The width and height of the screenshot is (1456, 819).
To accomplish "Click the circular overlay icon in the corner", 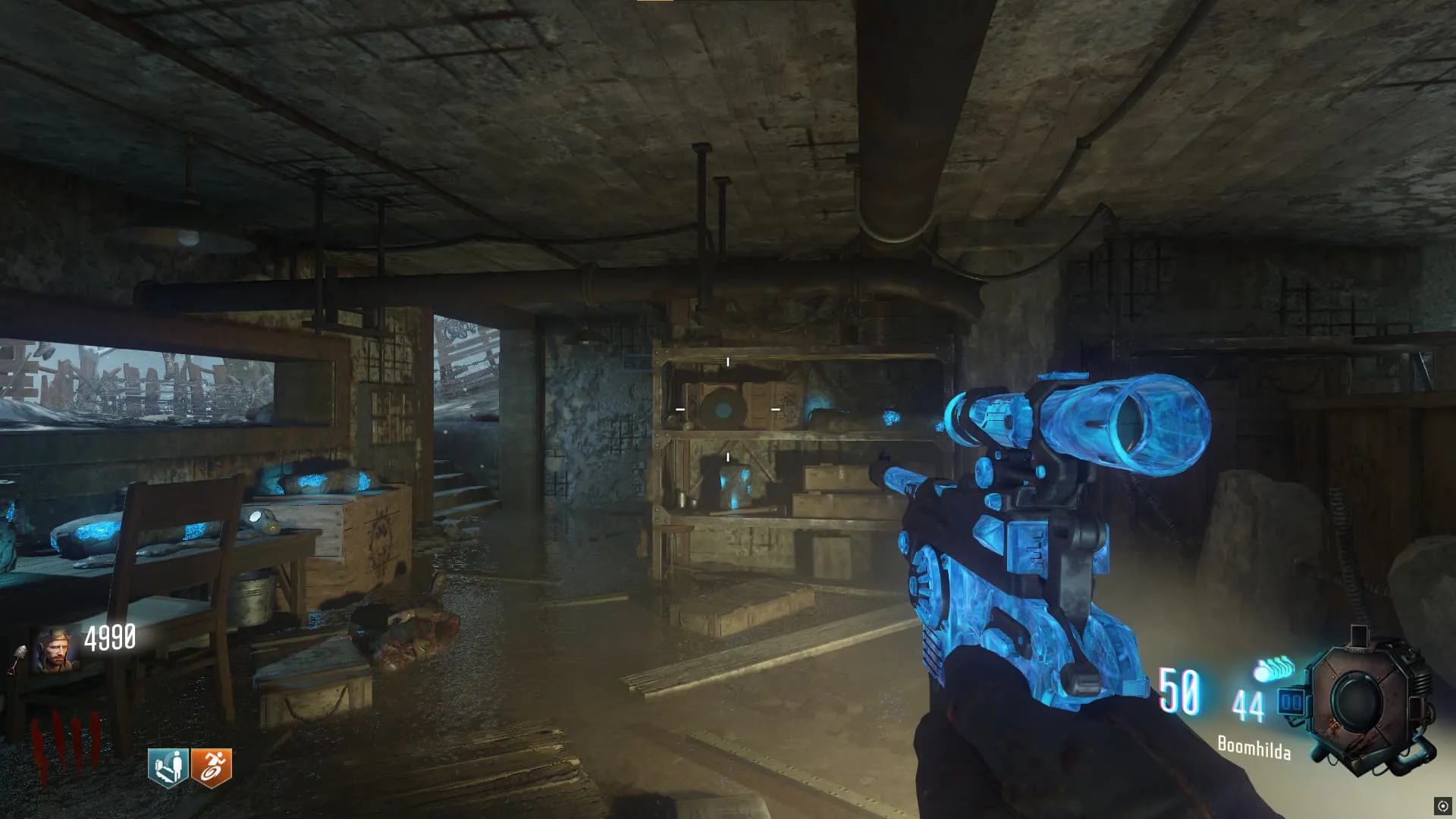I will click(x=1442, y=805).
